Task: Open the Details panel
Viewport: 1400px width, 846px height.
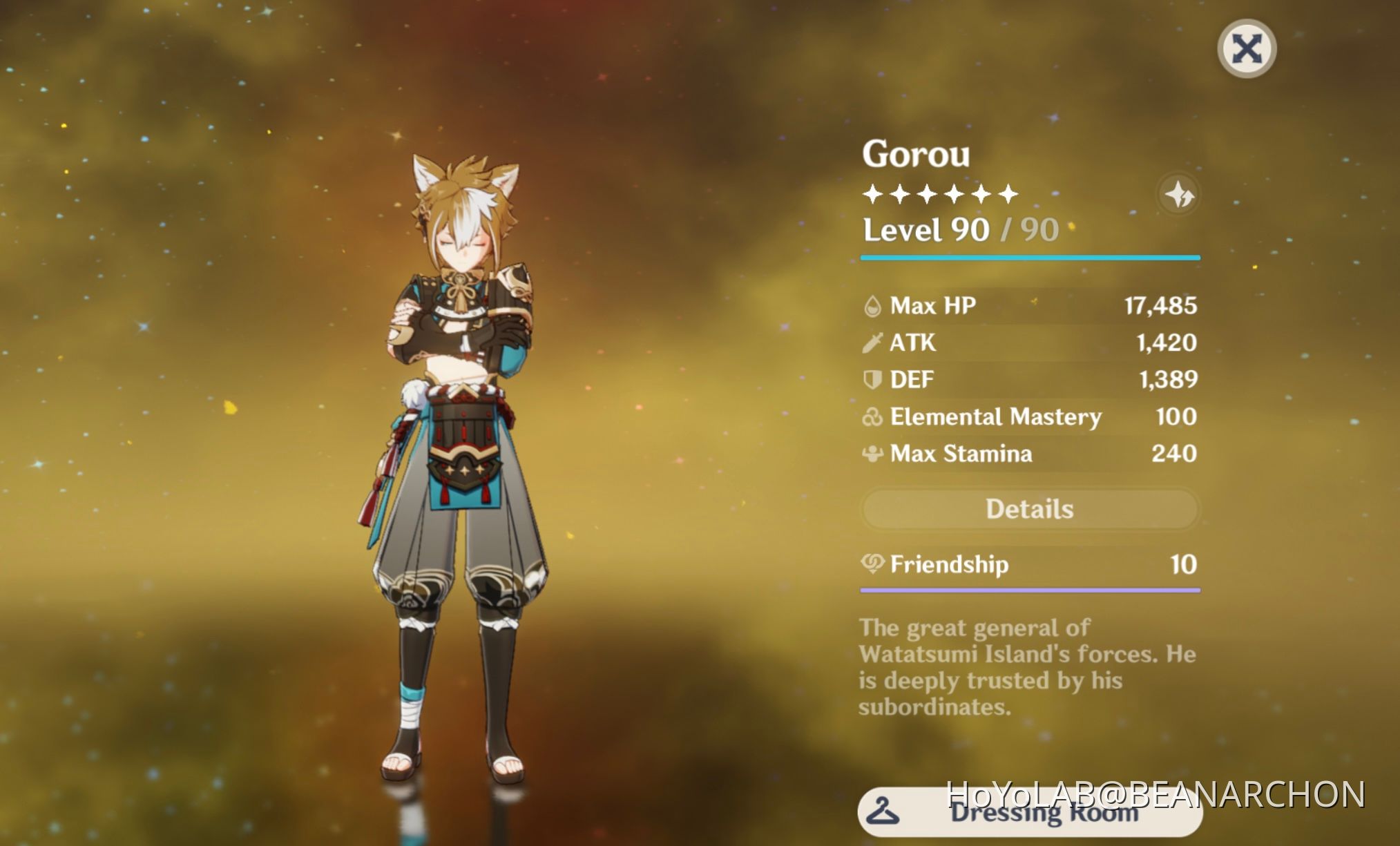Action: pos(1028,509)
